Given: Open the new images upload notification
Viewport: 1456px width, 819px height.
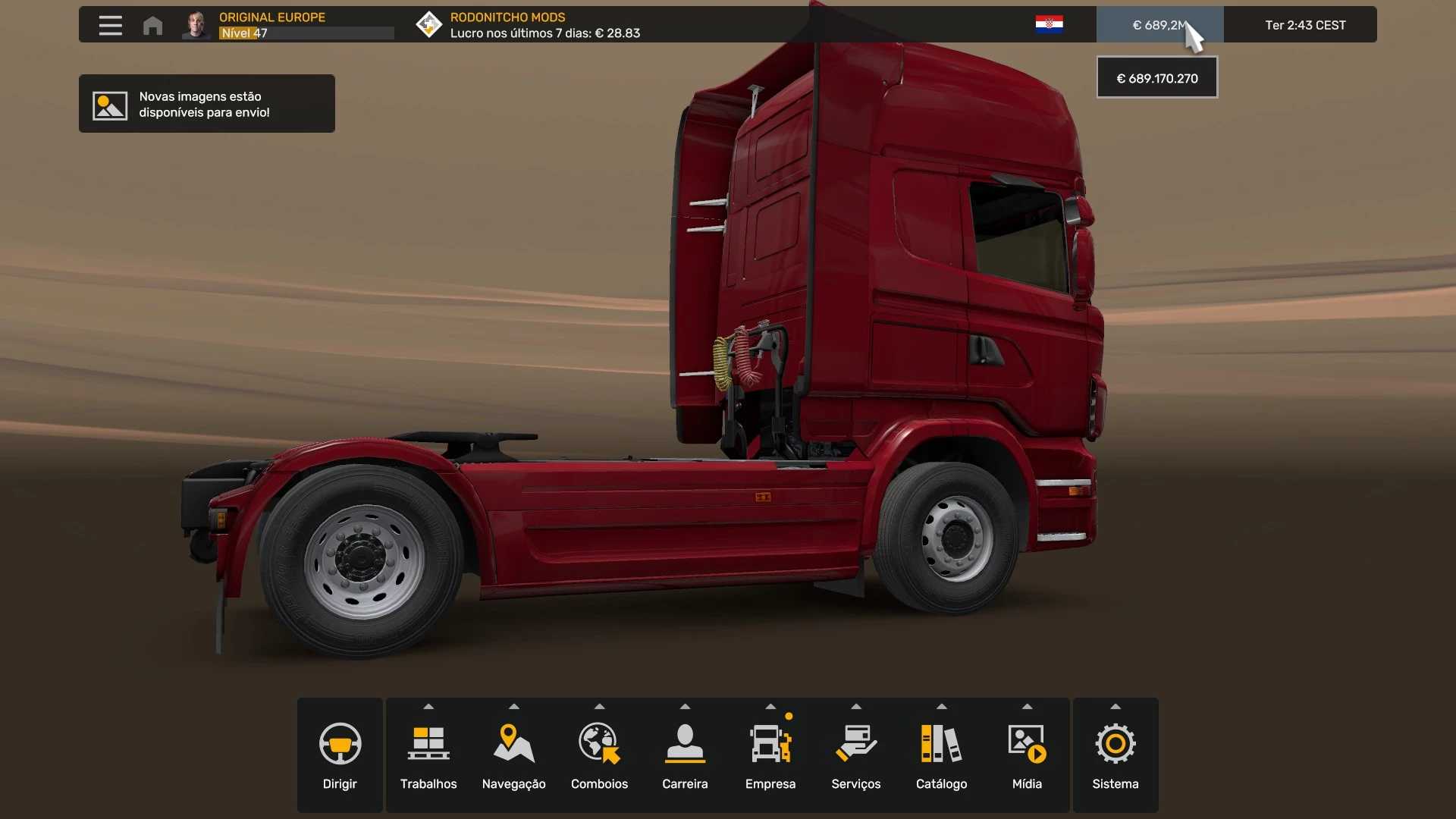Looking at the screenshot, I should pyautogui.click(x=206, y=104).
